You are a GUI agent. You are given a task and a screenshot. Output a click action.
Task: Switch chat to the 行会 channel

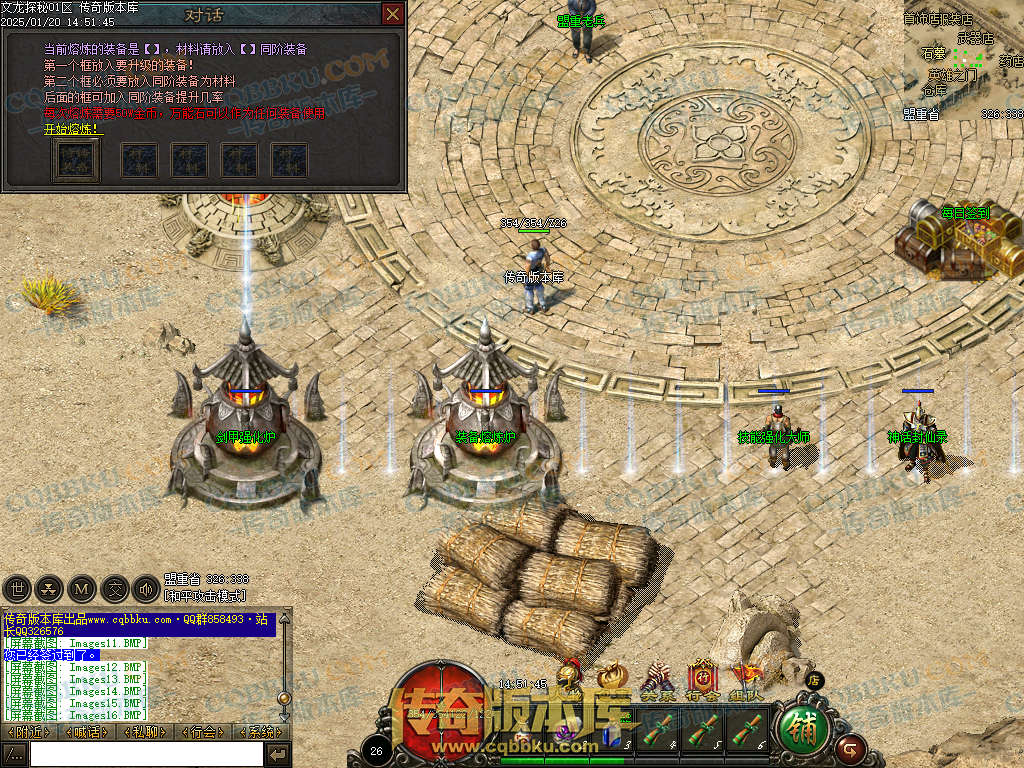204,732
